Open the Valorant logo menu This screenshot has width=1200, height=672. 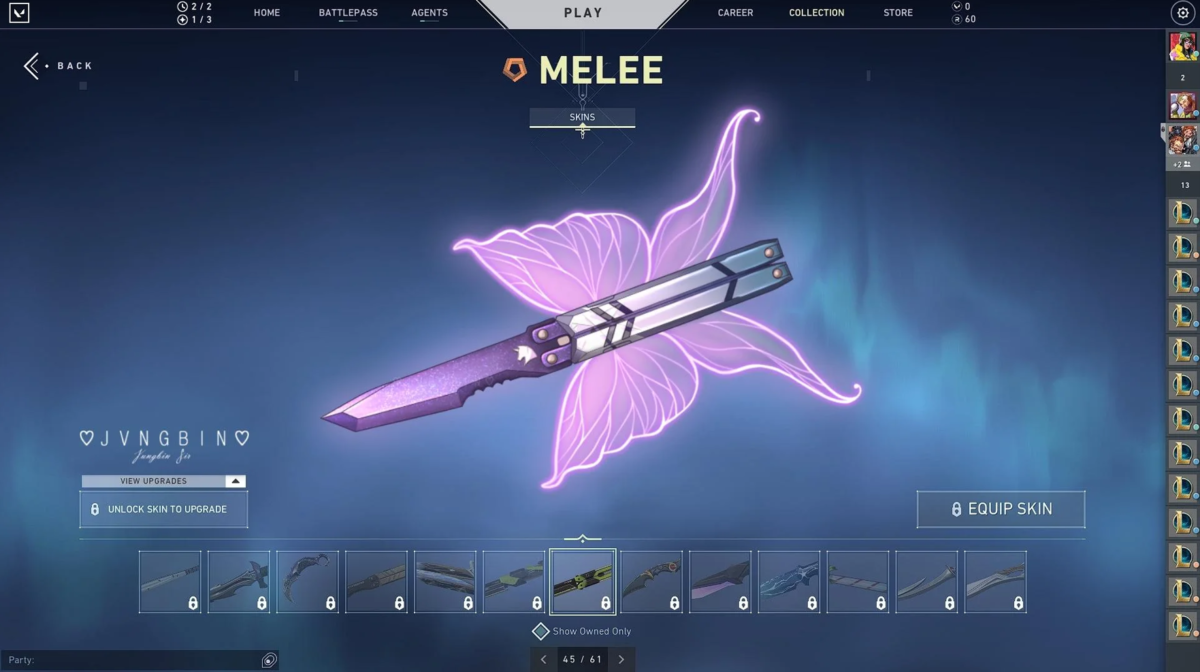coord(19,13)
